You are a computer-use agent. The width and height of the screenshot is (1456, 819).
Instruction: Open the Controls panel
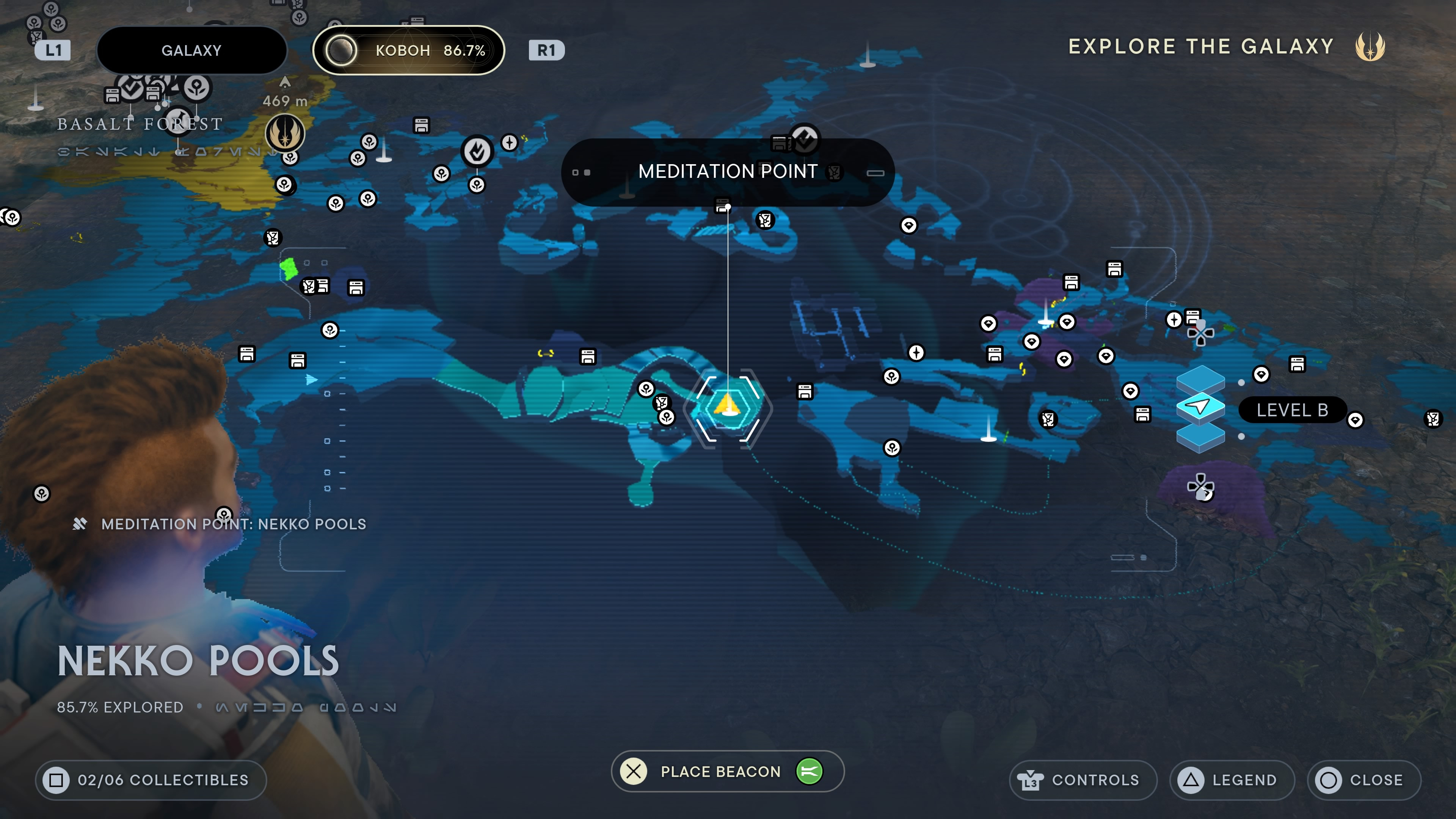(x=1083, y=780)
